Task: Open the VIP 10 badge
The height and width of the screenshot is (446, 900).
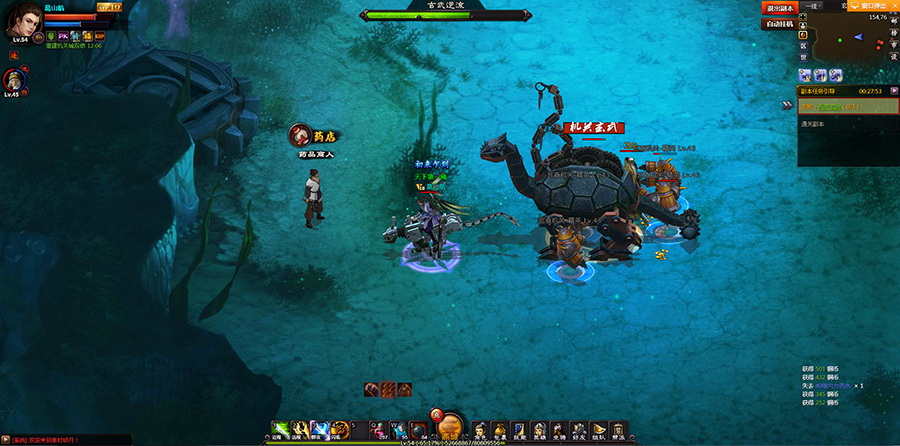Action: pos(109,7)
